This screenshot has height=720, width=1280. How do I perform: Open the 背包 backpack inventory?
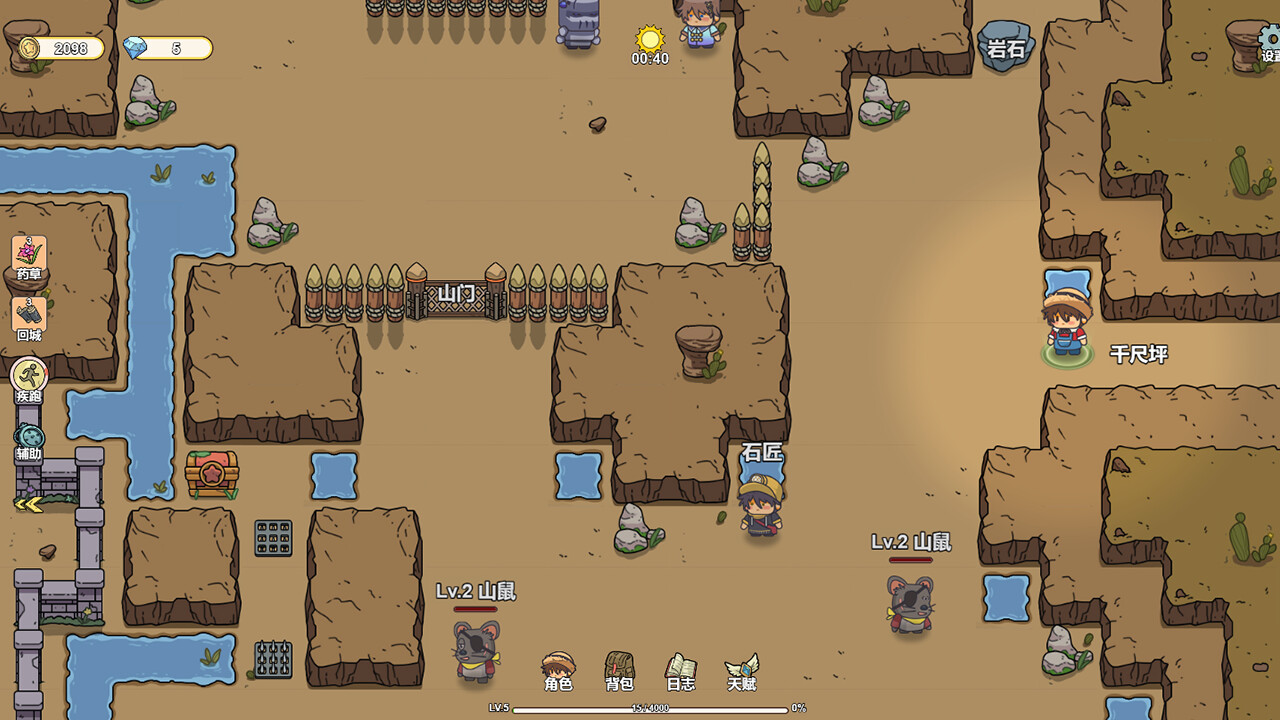(619, 669)
